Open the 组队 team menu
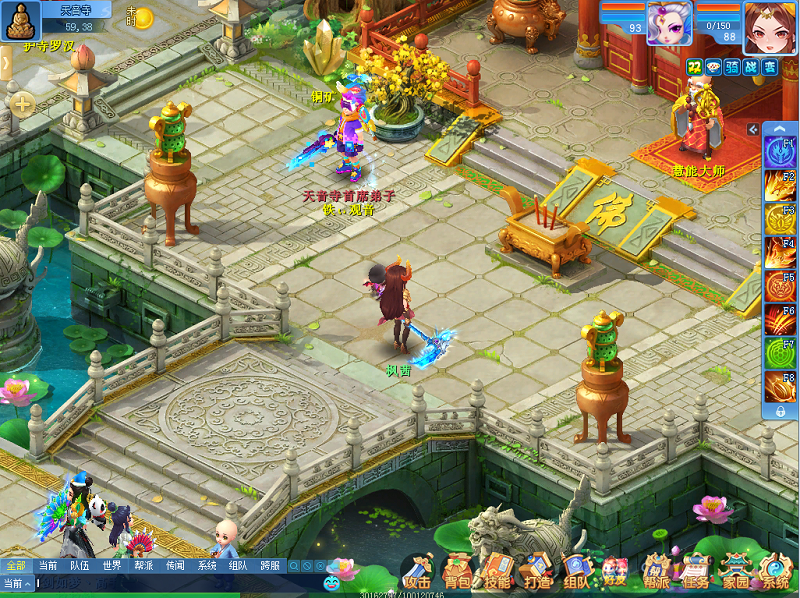This screenshot has width=800, height=598. [575, 572]
